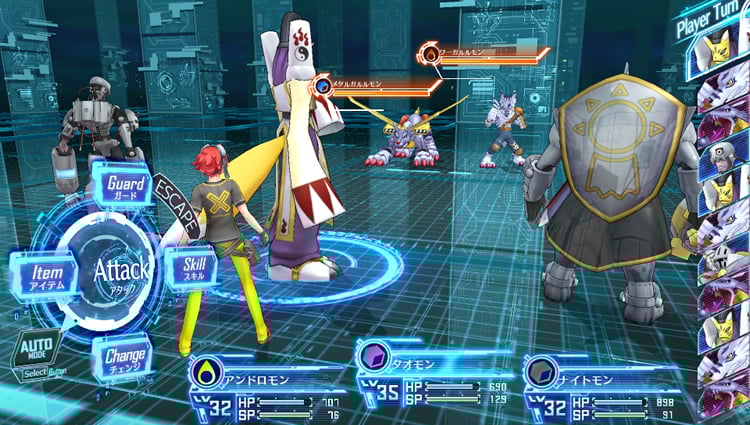Open the Item menu
The width and height of the screenshot is (750, 425).
tap(41, 273)
